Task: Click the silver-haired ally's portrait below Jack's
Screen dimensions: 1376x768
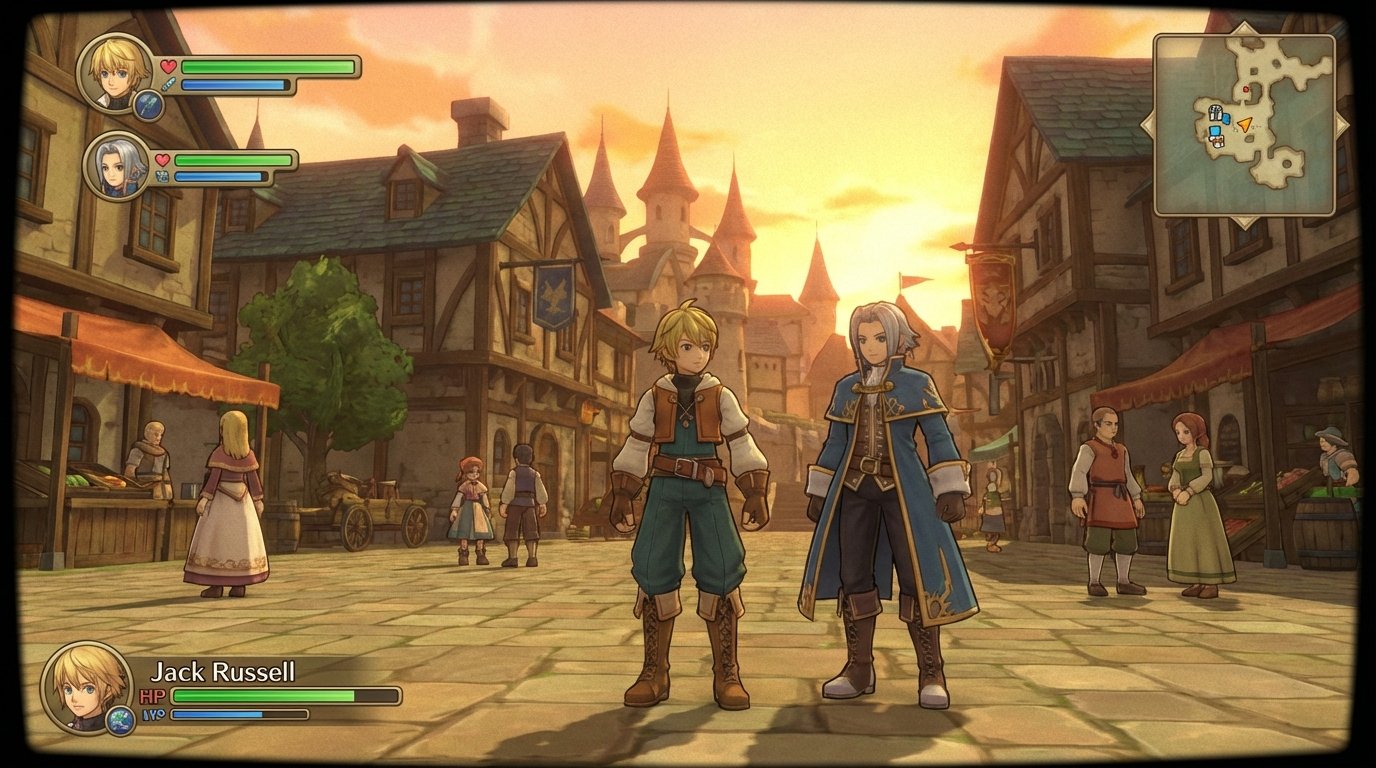Action: 115,167
